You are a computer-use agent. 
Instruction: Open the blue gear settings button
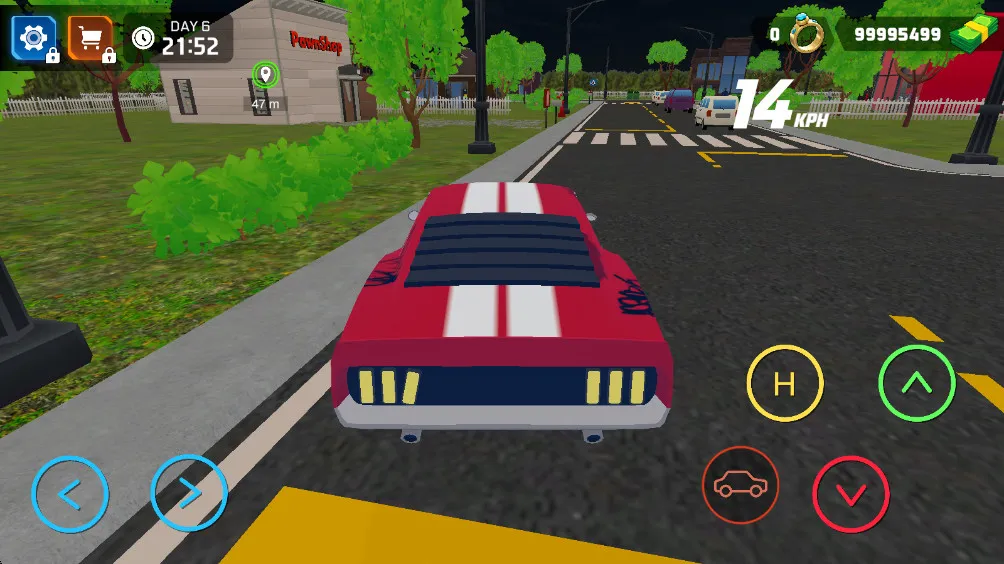click(34, 38)
